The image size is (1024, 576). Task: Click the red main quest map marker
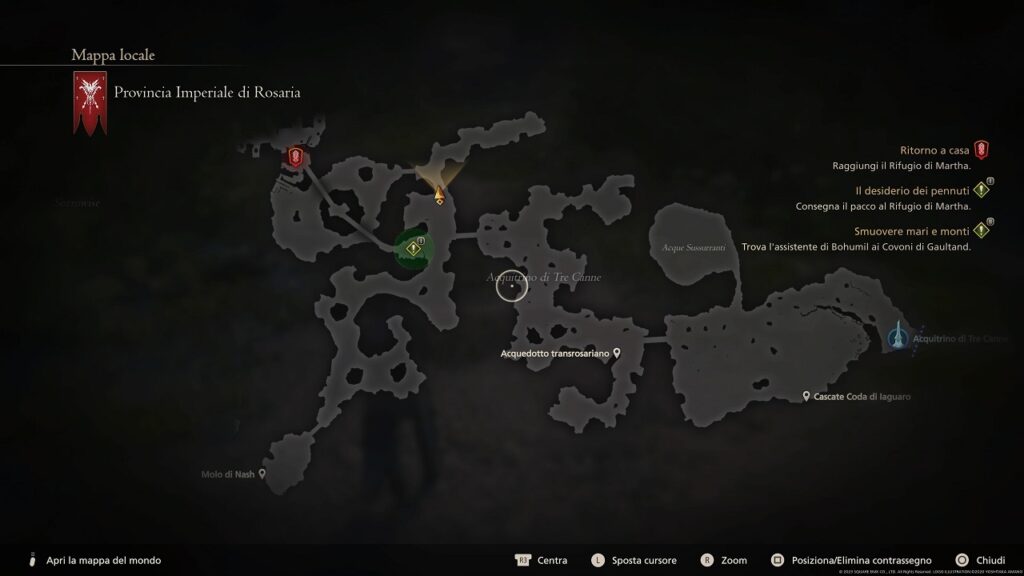pyautogui.click(x=295, y=156)
